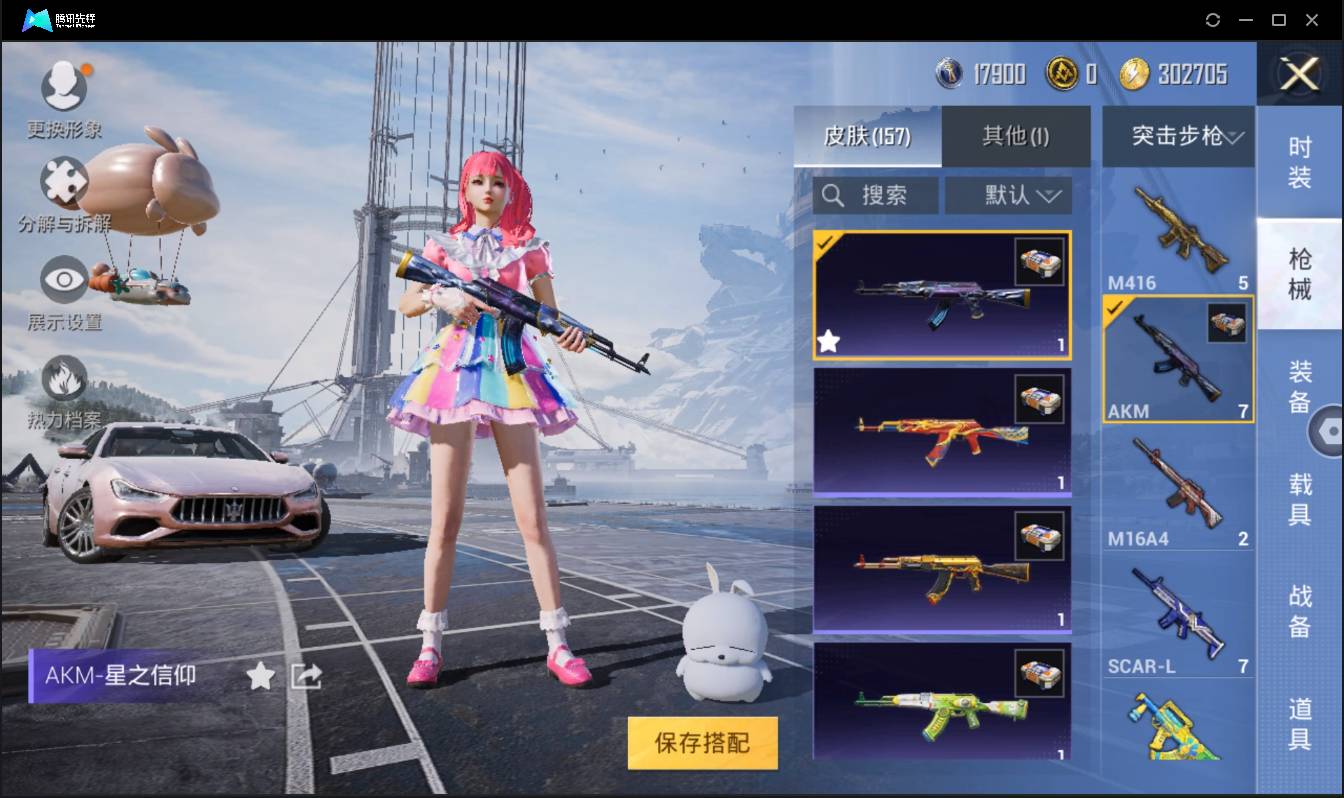Click the silver coin currency icon showing 17900
The image size is (1344, 798).
[x=946, y=73]
